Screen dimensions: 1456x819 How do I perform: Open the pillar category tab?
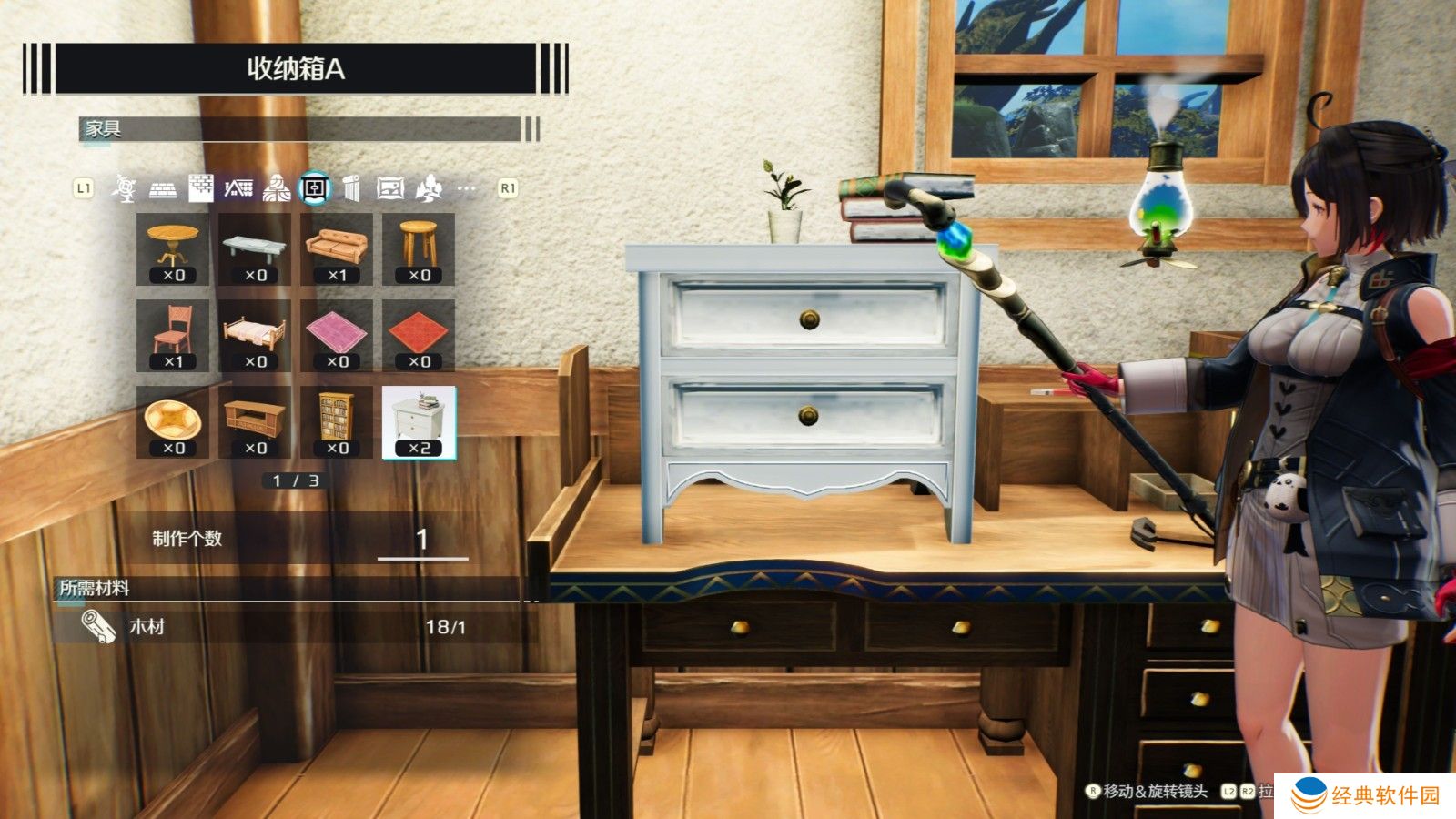(352, 188)
